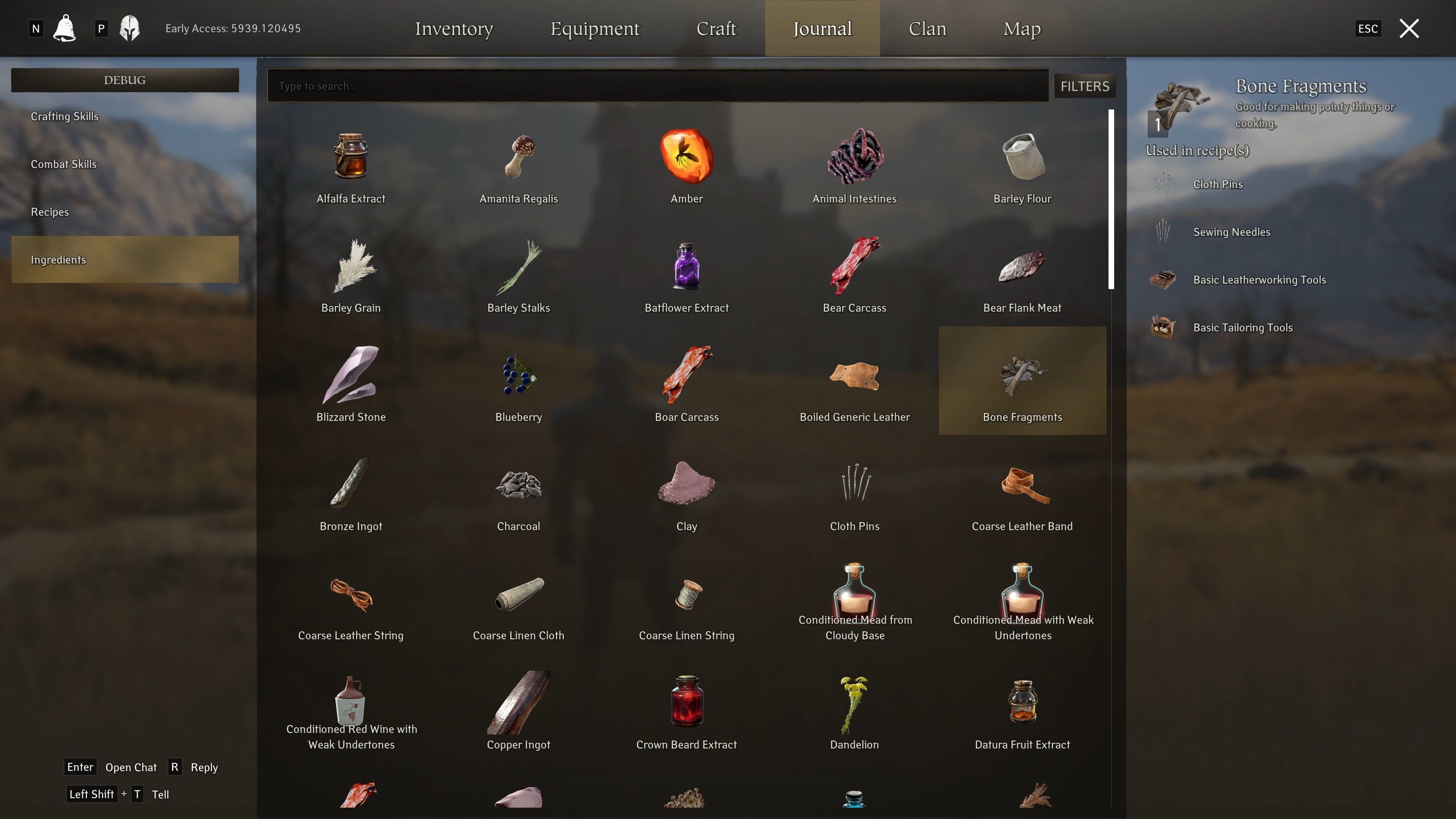This screenshot has width=1456, height=819.
Task: Select the Crafting Skills section
Action: (64, 116)
